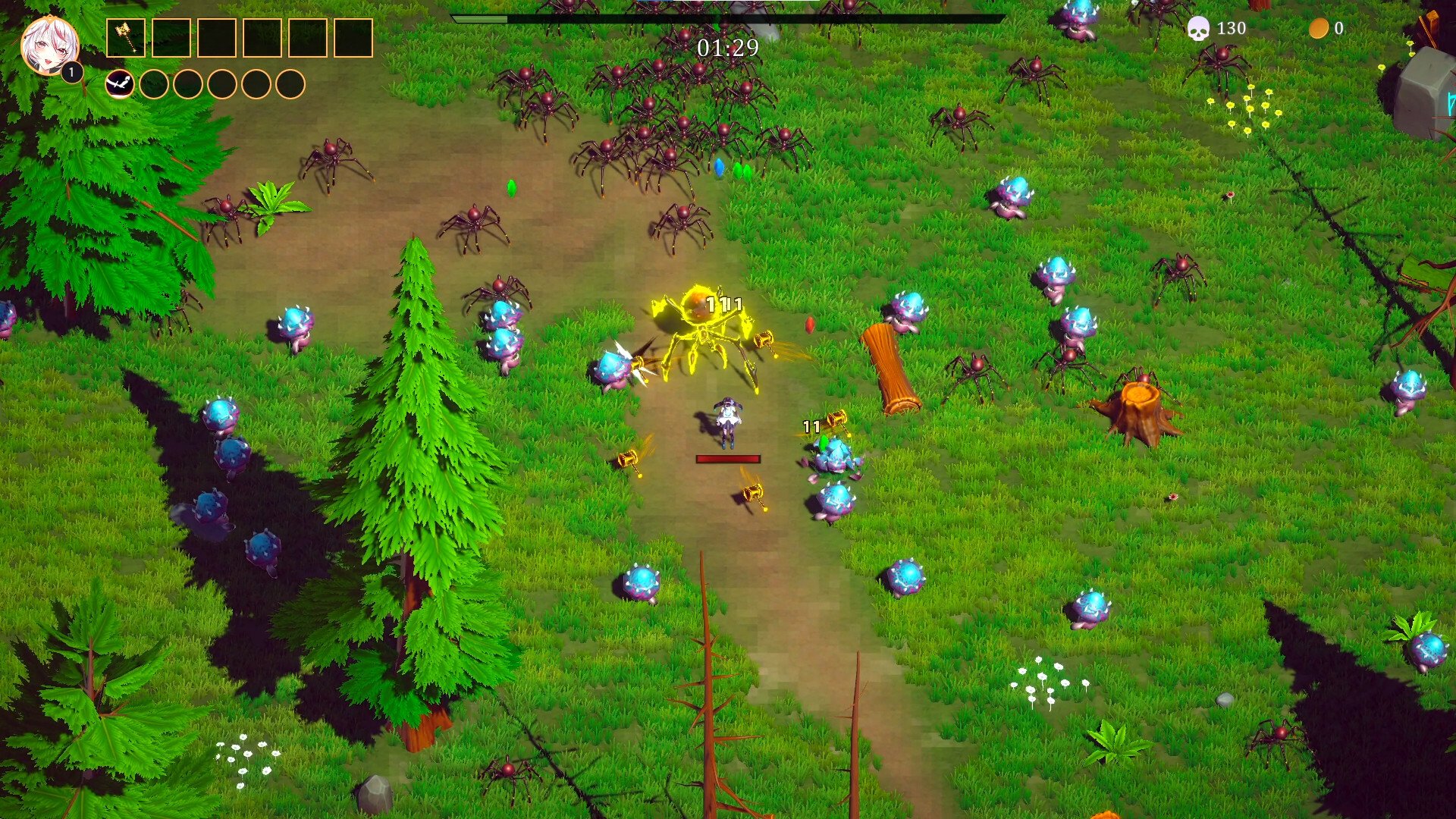
Task: Select the white sword skill icon
Action: [120, 84]
